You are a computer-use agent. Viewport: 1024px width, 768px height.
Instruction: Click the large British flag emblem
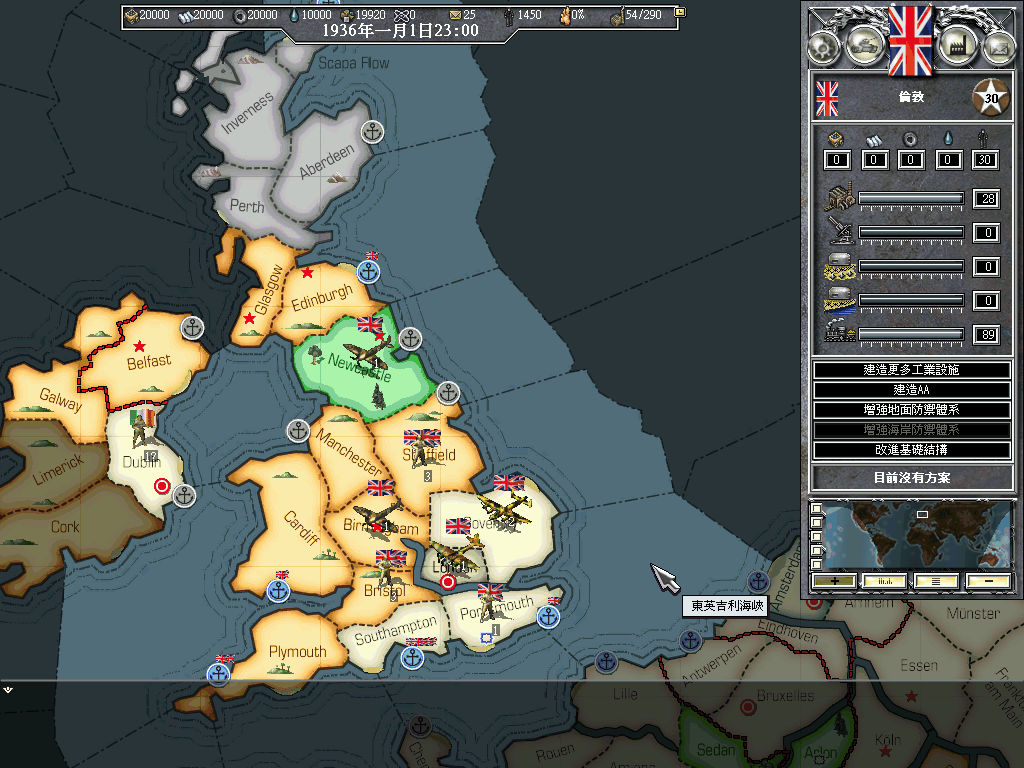tap(910, 38)
